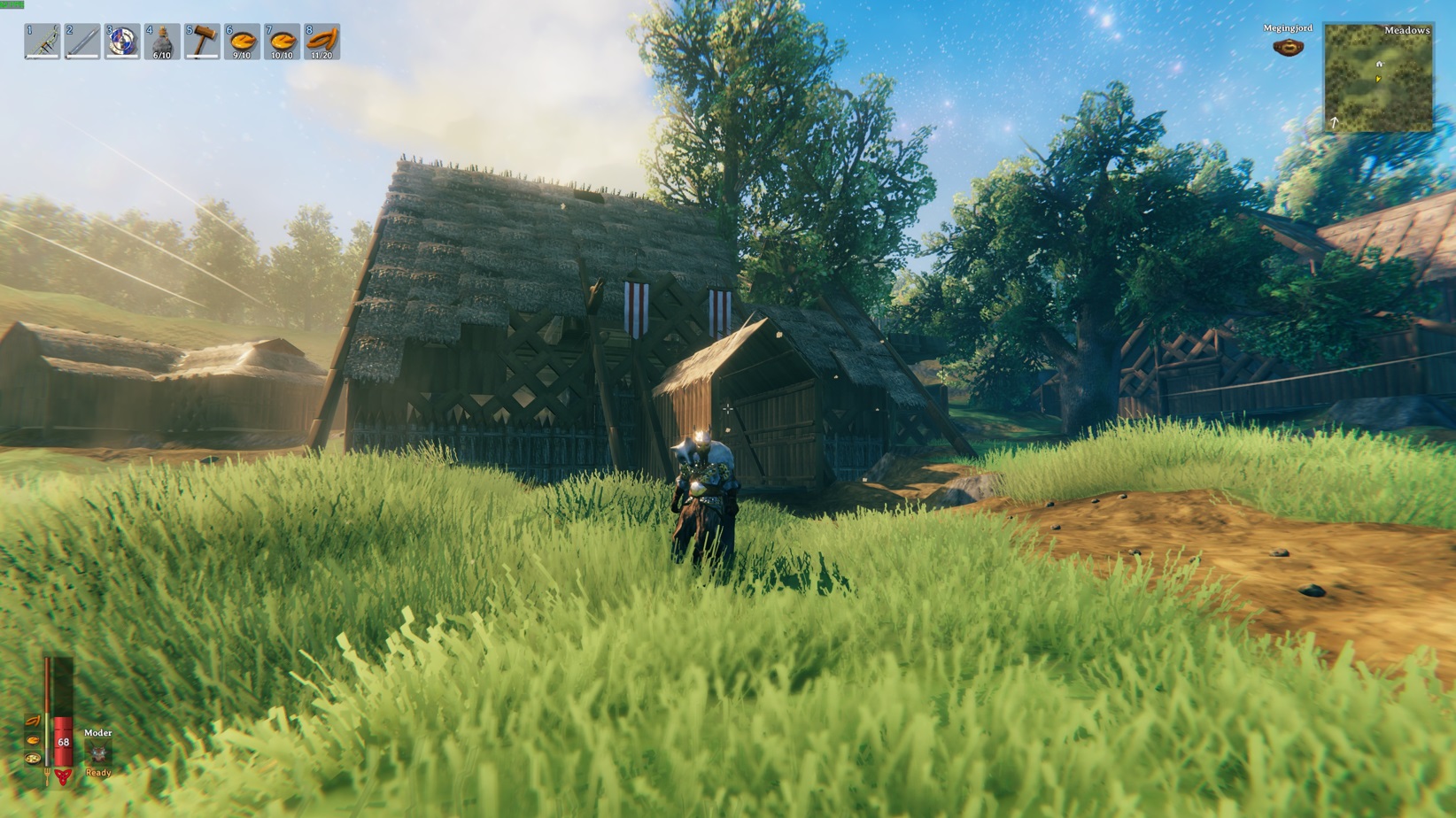Screen dimensions: 1456x818
Task: Select the shield in hotbar slot 3
Action: [x=123, y=40]
